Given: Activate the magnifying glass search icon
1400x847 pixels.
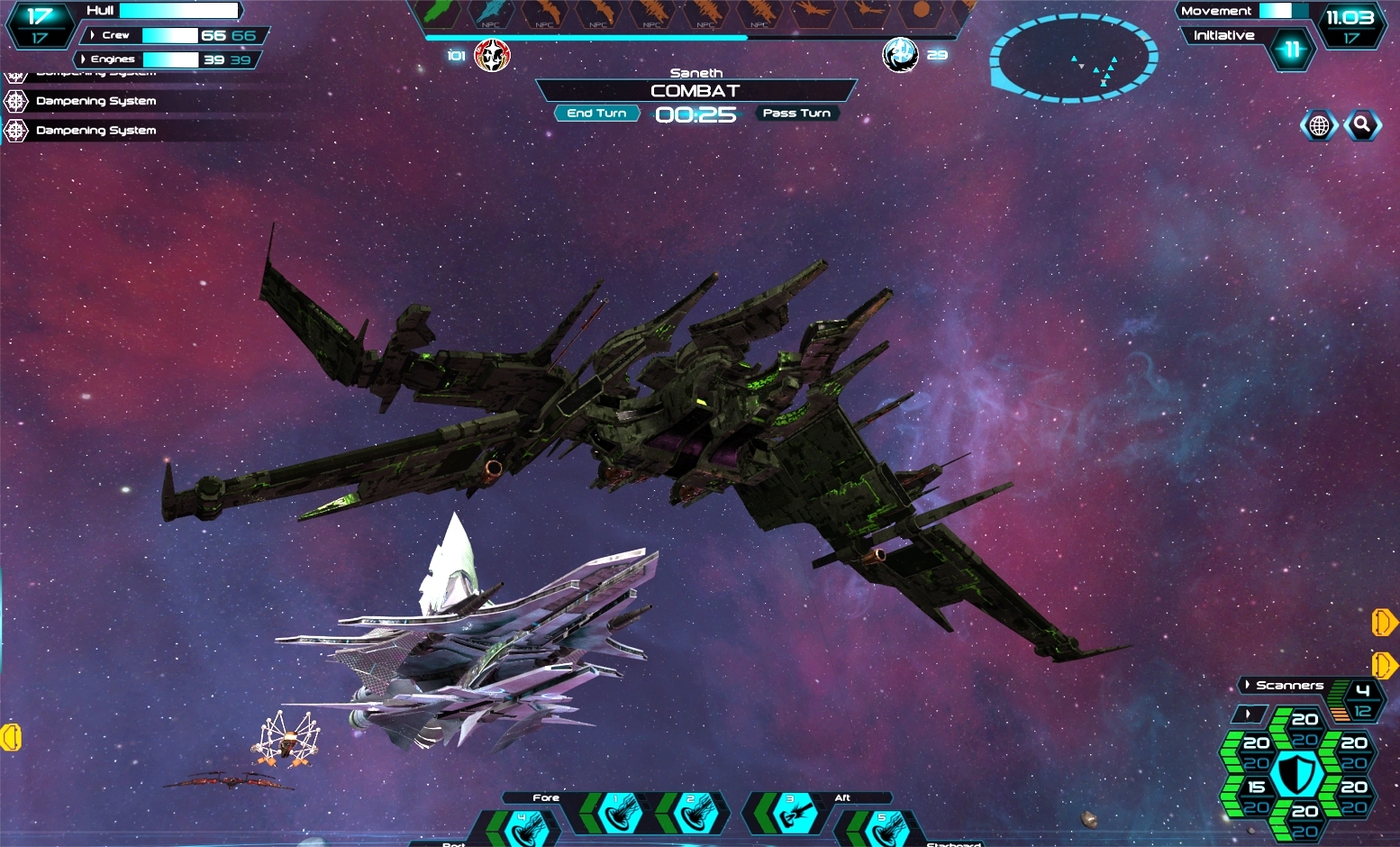Looking at the screenshot, I should [x=1362, y=125].
